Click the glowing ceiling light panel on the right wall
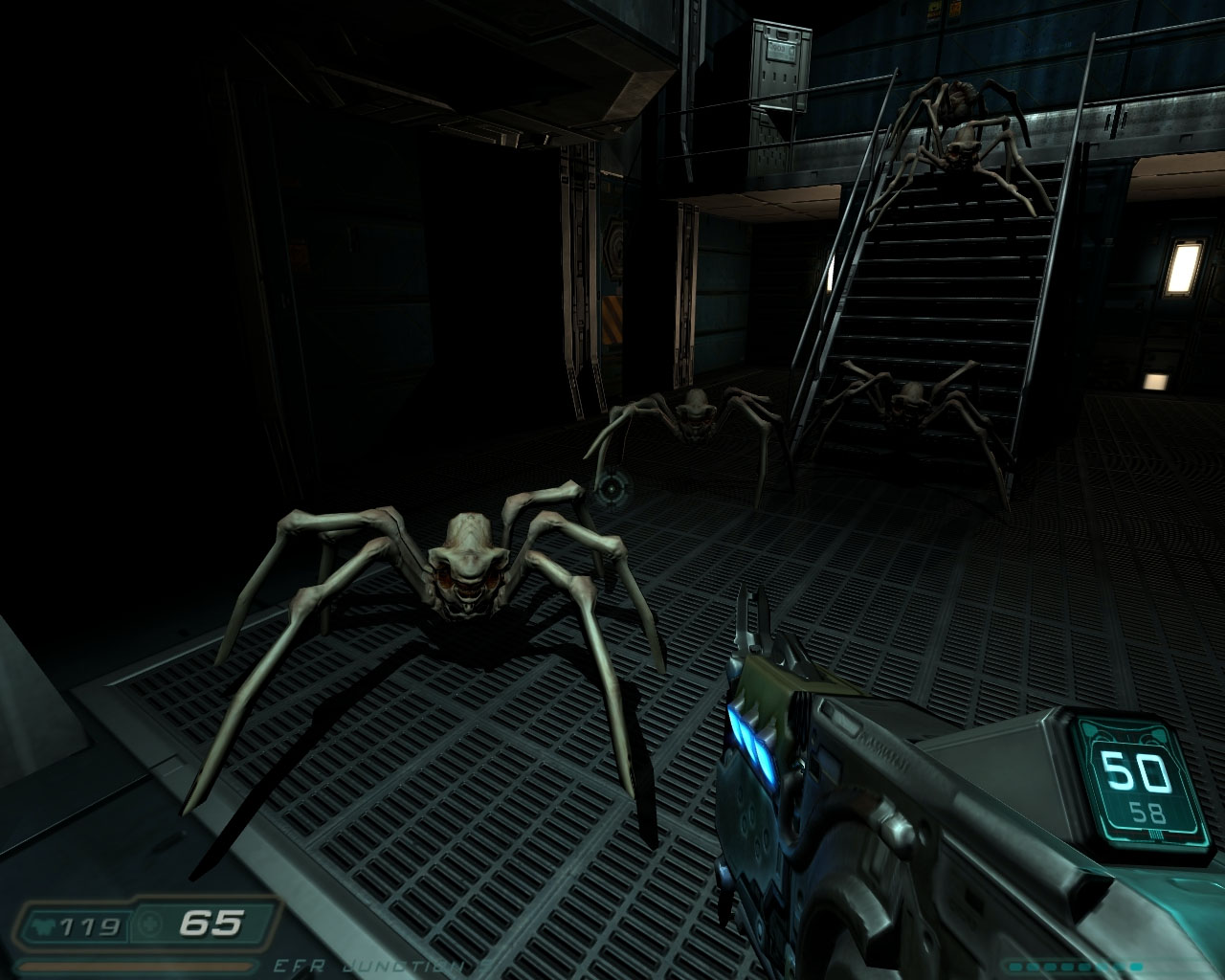The width and height of the screenshot is (1225, 980). [1182, 267]
